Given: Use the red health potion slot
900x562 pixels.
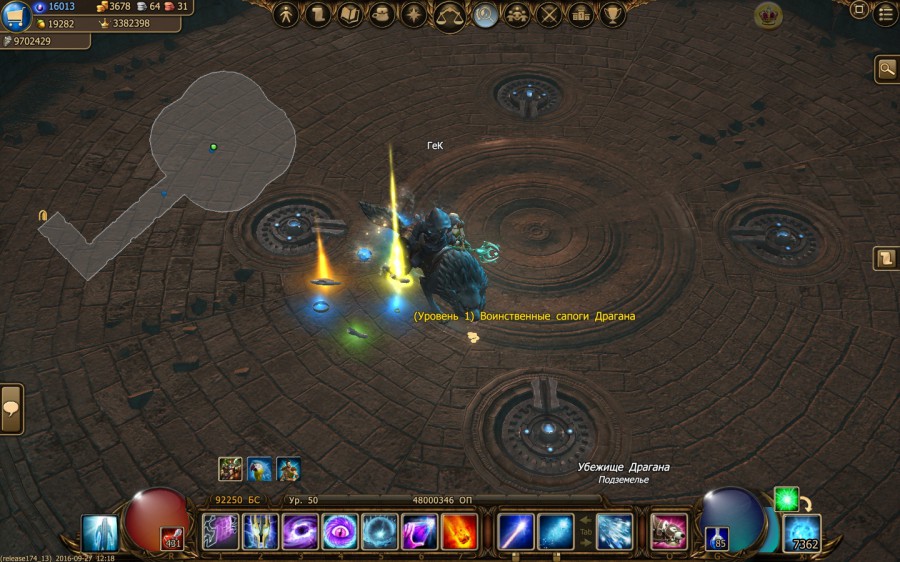Looking at the screenshot, I should point(172,541).
